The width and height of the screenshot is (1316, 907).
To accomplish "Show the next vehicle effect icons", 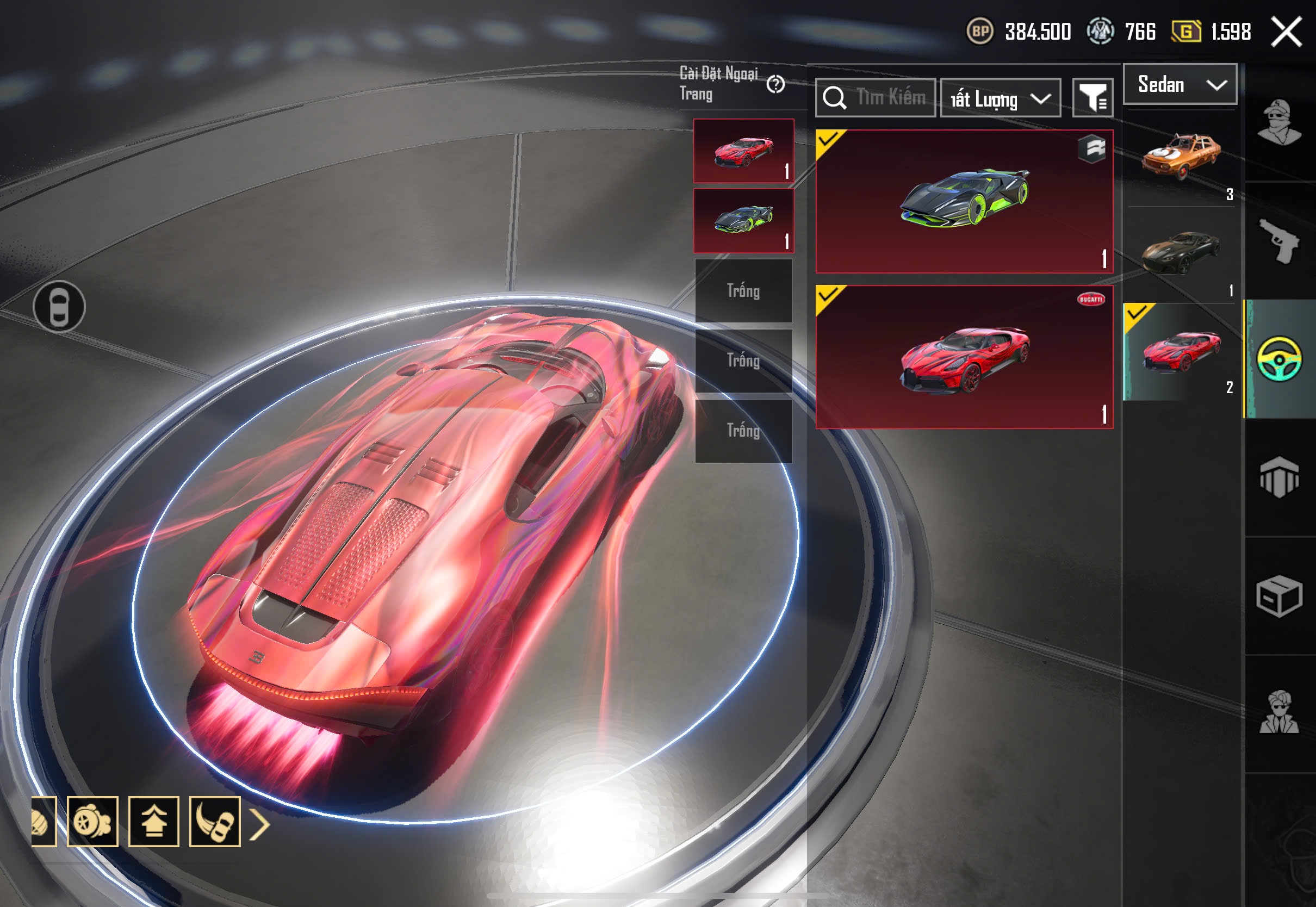I will 260,824.
